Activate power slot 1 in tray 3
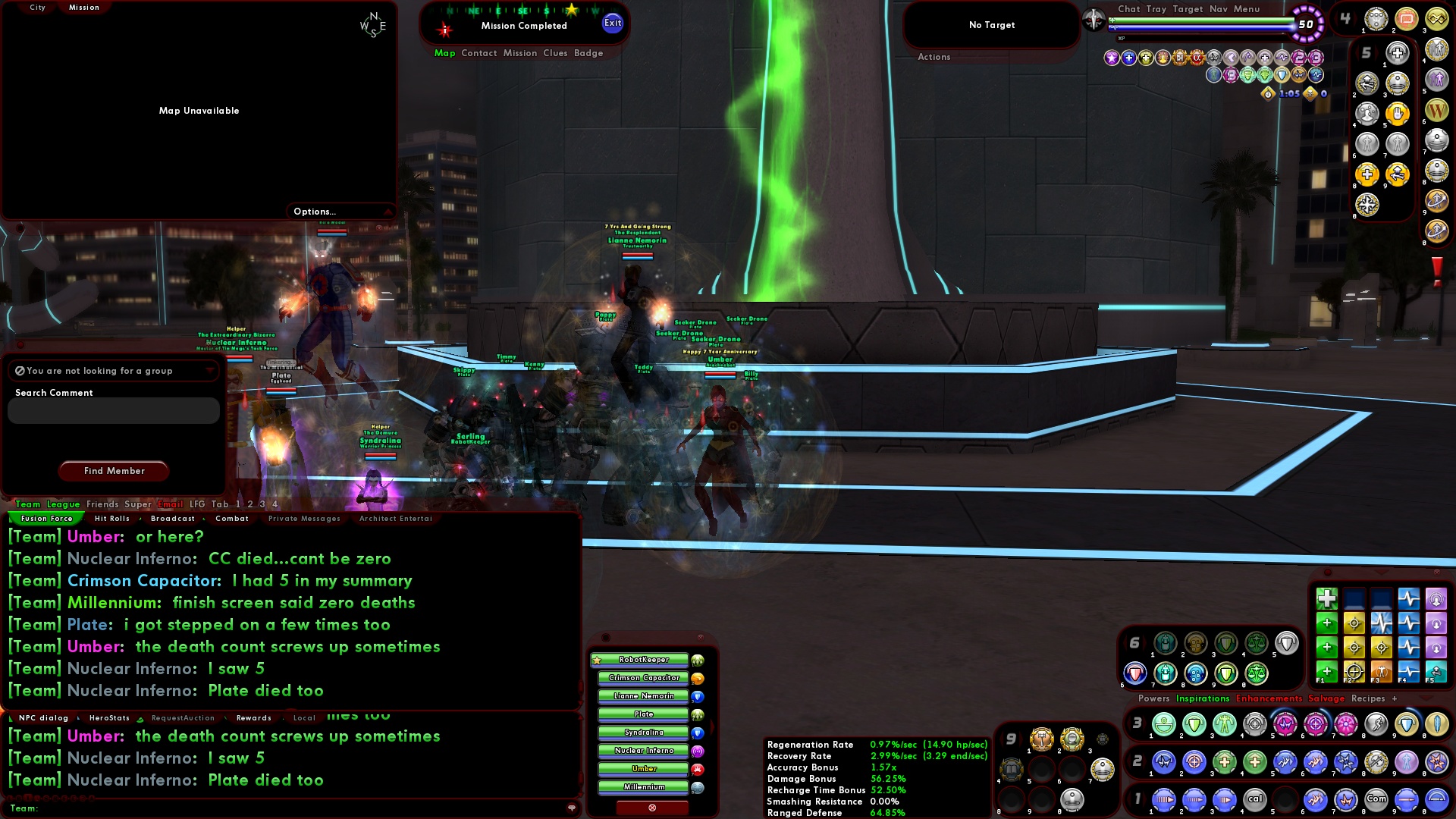The height and width of the screenshot is (819, 1456). 1163,724
